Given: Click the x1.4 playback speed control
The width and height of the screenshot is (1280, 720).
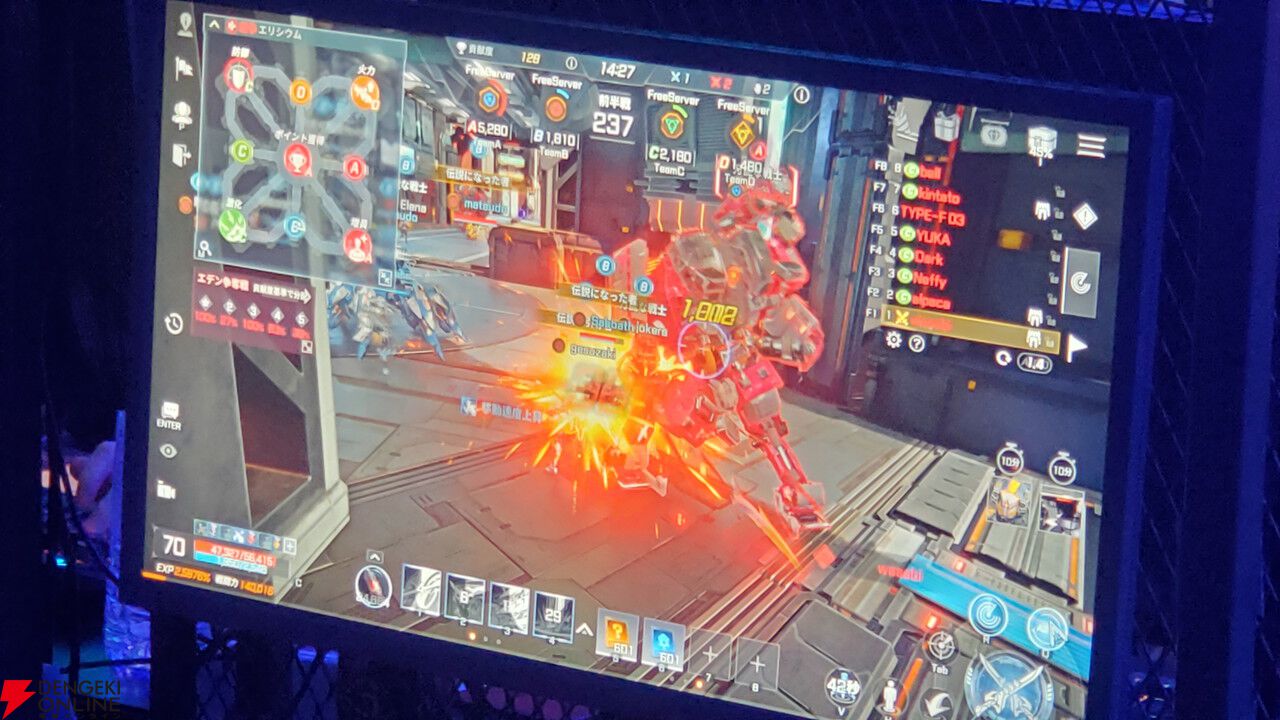Looking at the screenshot, I should (1033, 359).
